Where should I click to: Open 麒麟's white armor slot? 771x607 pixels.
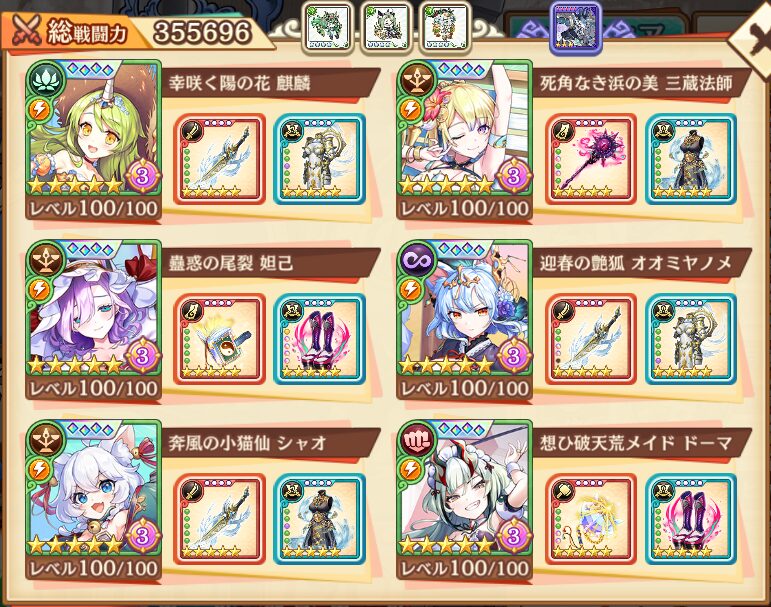click(319, 159)
